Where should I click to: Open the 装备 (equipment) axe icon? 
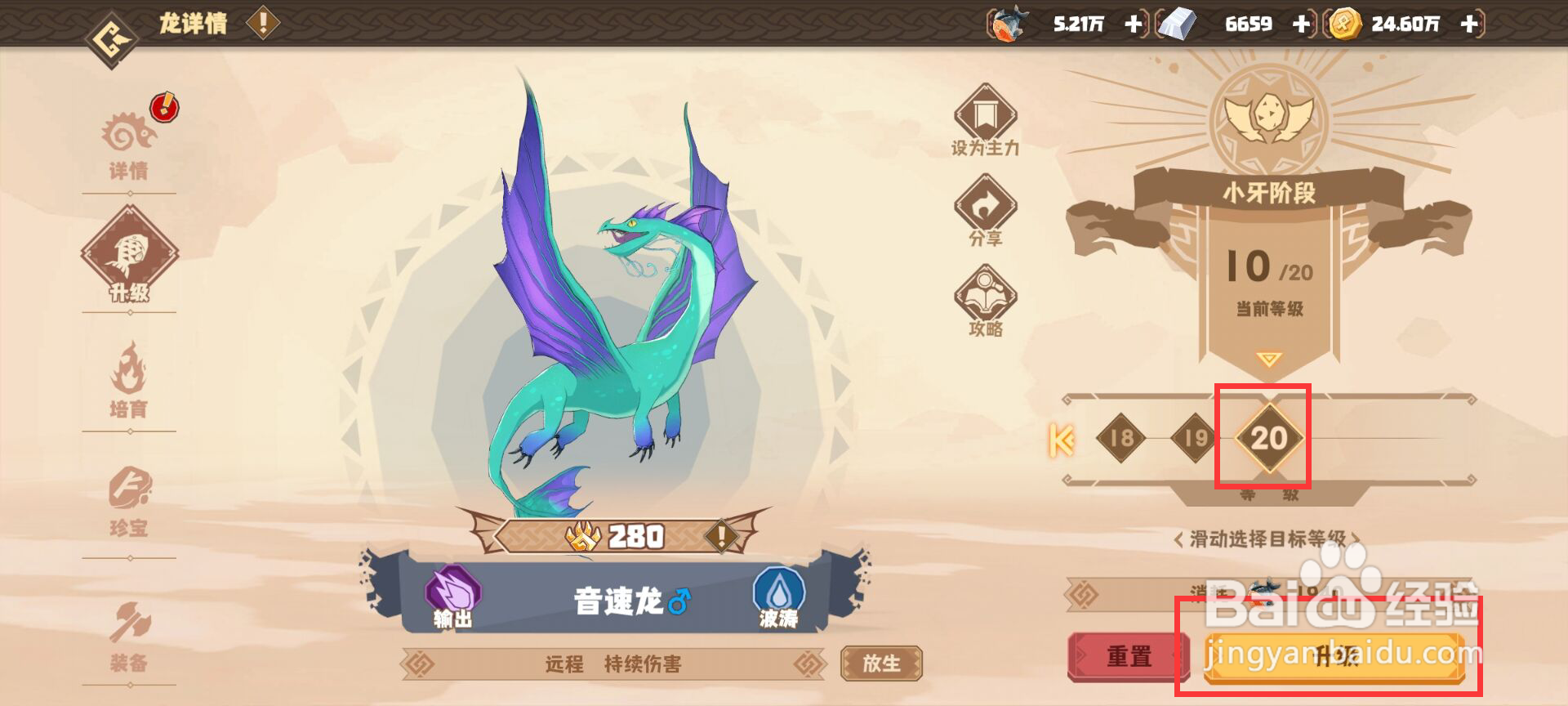pyautogui.click(x=131, y=621)
